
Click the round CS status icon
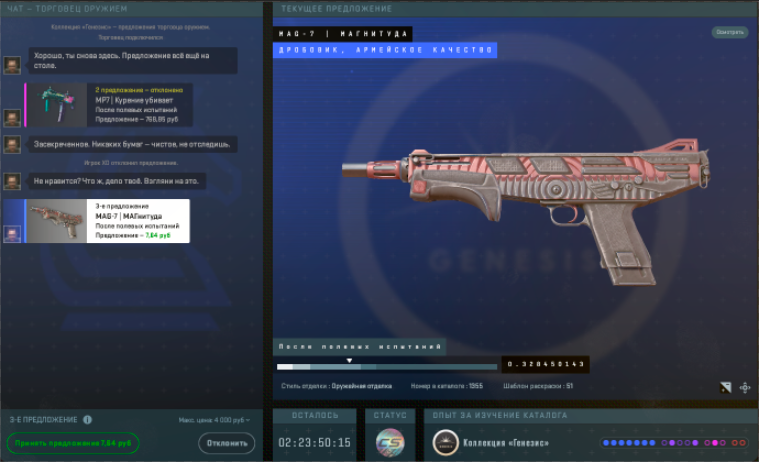[x=390, y=442]
